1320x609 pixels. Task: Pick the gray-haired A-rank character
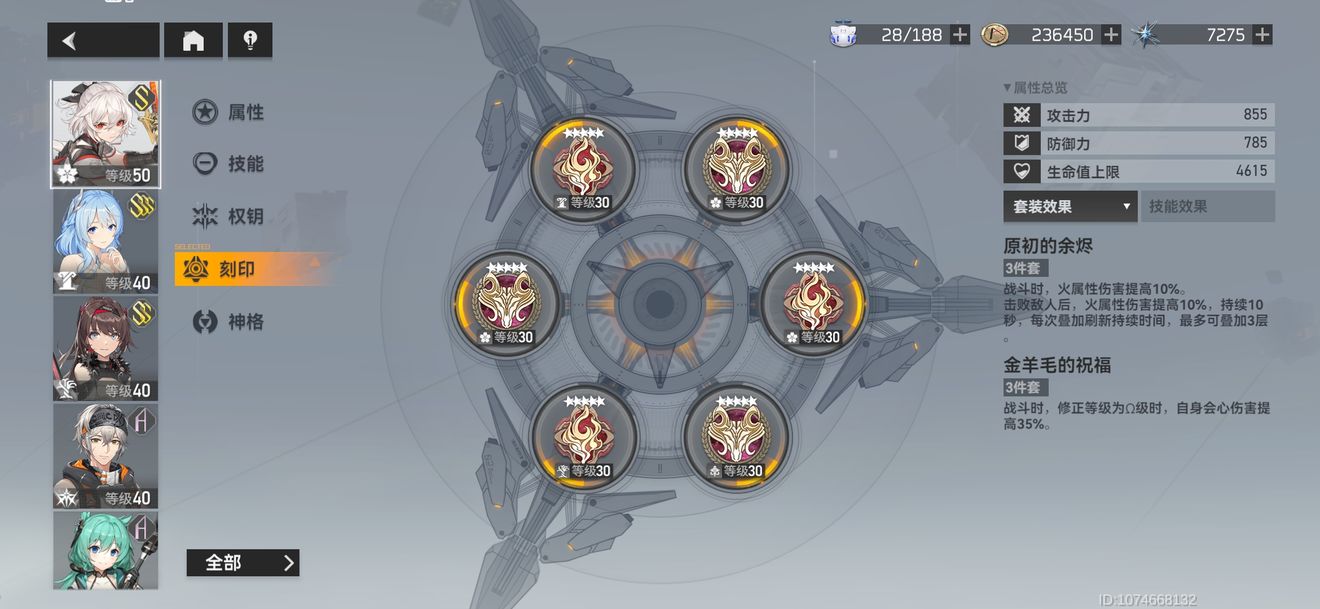[x=105, y=456]
